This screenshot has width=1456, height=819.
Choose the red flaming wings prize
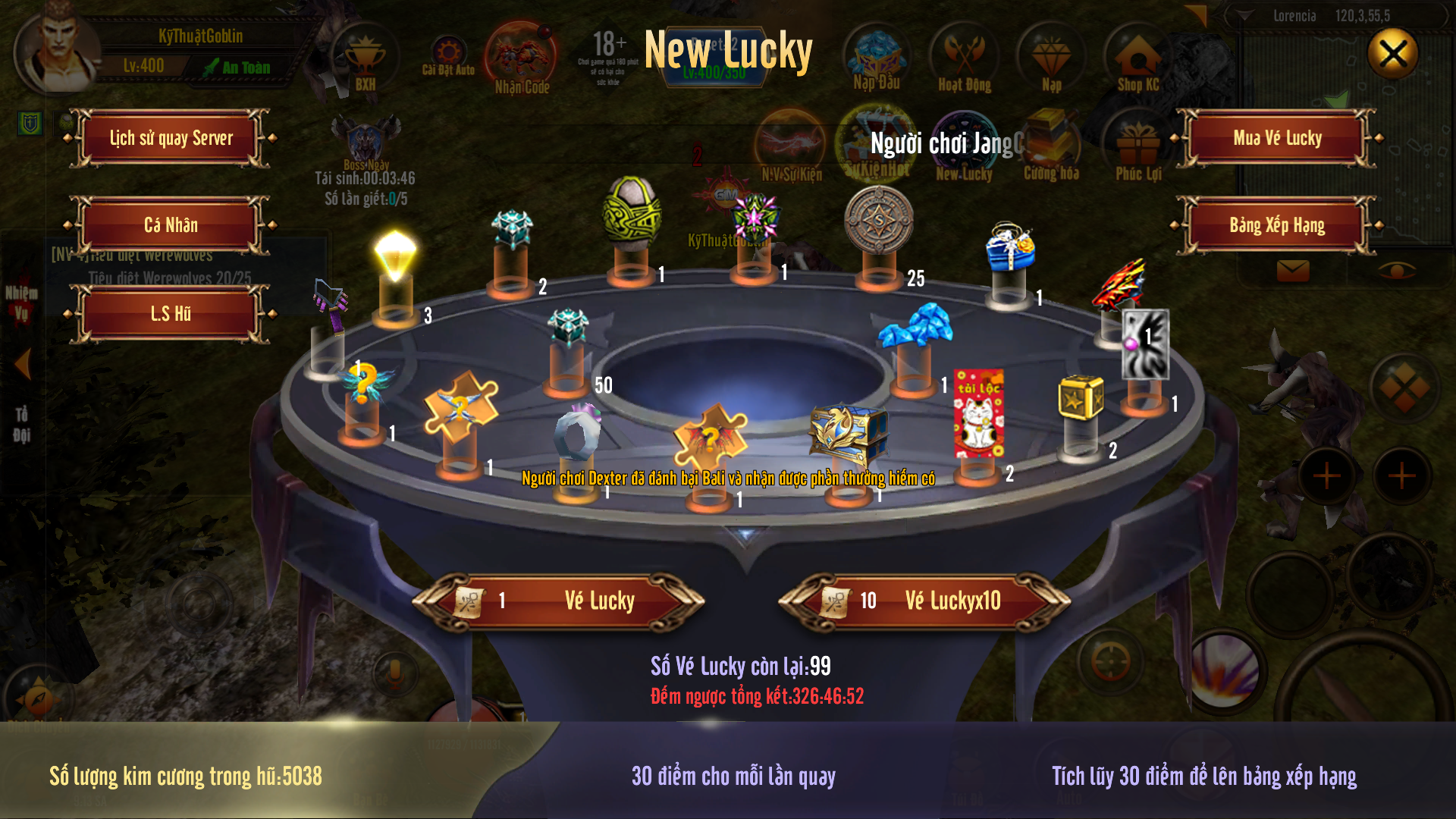(x=1120, y=284)
